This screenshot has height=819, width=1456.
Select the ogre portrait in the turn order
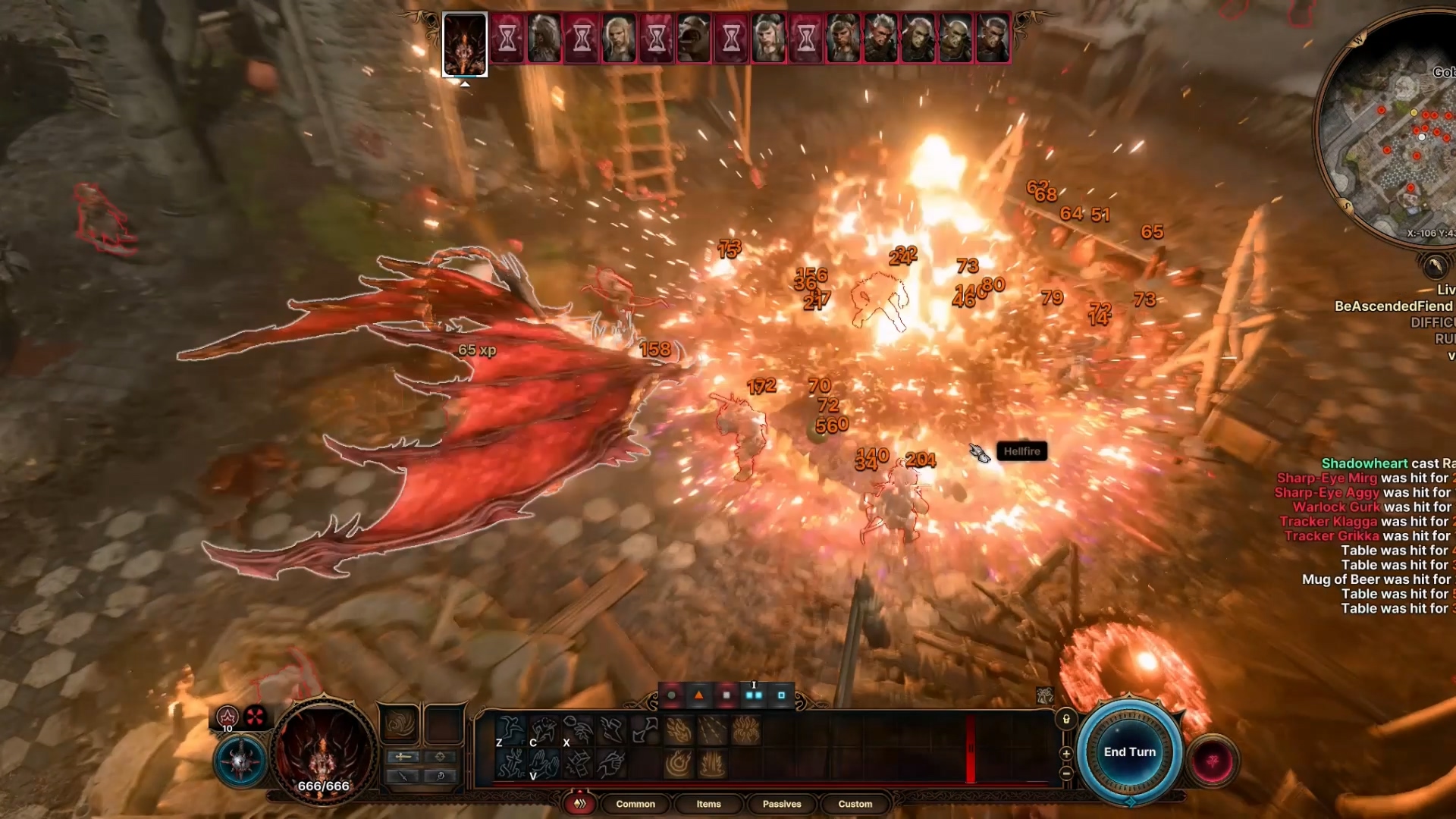click(x=693, y=38)
